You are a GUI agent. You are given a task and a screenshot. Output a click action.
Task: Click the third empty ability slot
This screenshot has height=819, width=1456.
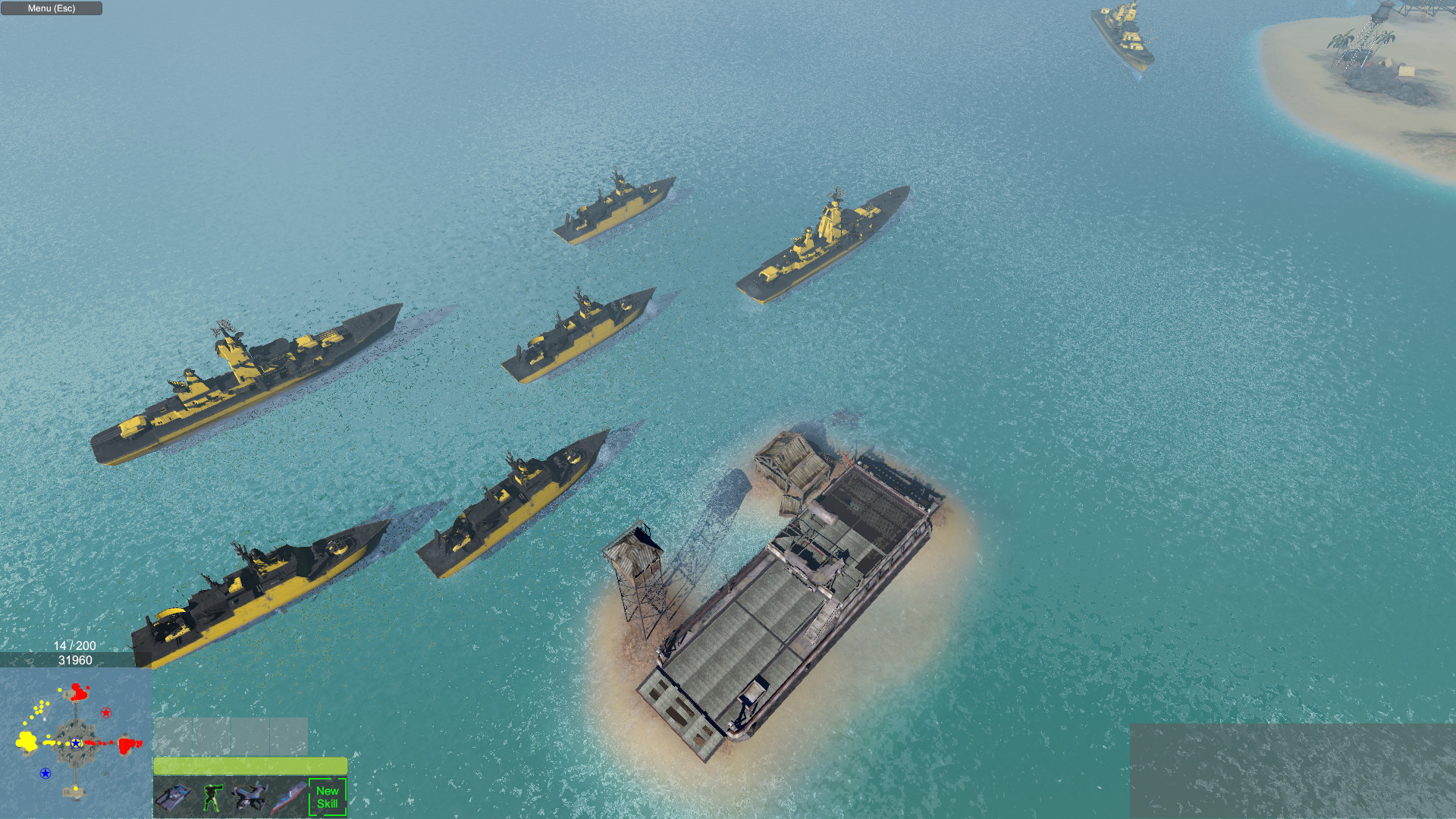coord(250,735)
